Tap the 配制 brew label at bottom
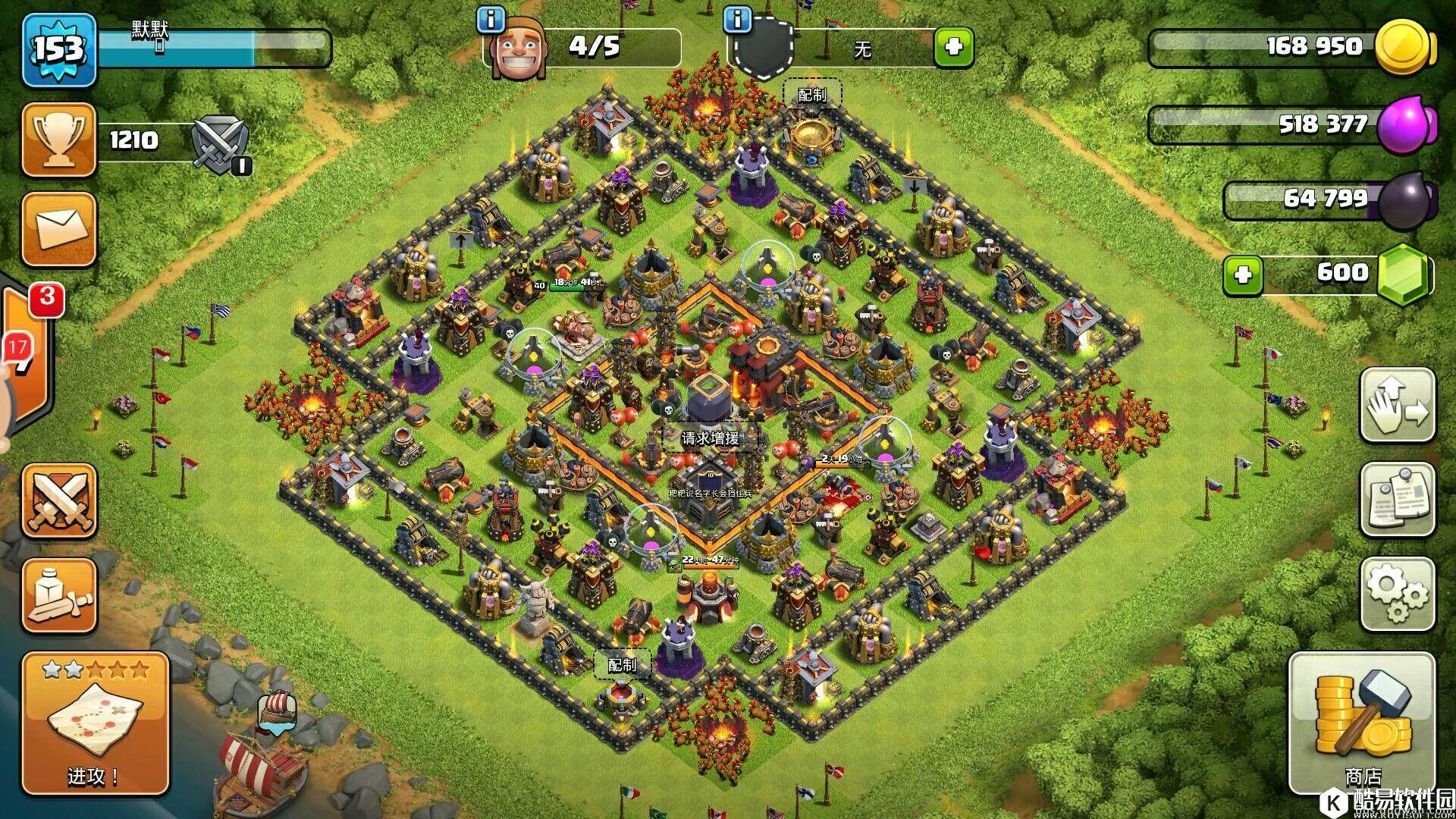Screen dimensions: 1456x819 pyautogui.click(x=622, y=665)
